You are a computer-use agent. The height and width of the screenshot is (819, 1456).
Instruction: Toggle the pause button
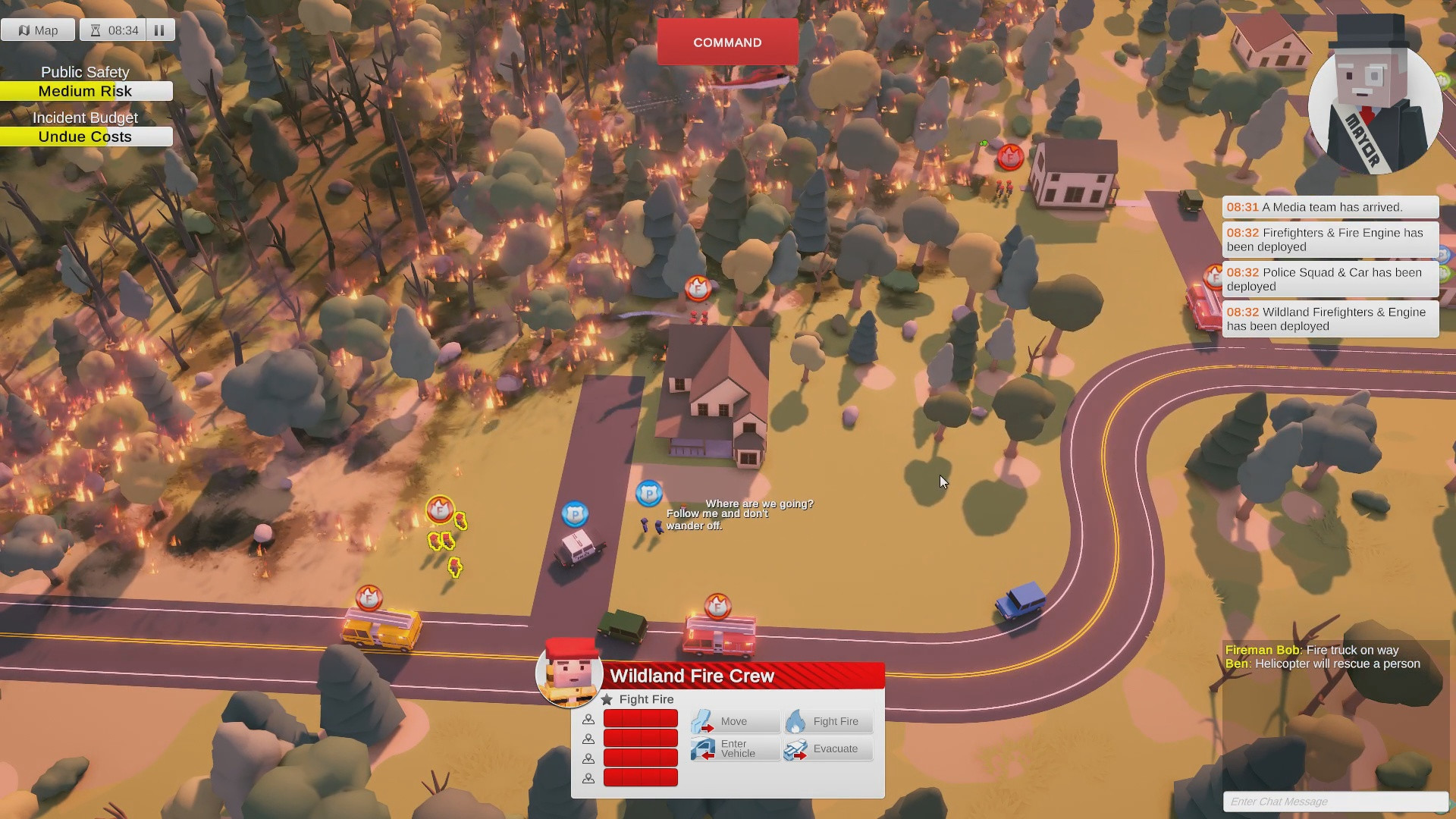160,30
